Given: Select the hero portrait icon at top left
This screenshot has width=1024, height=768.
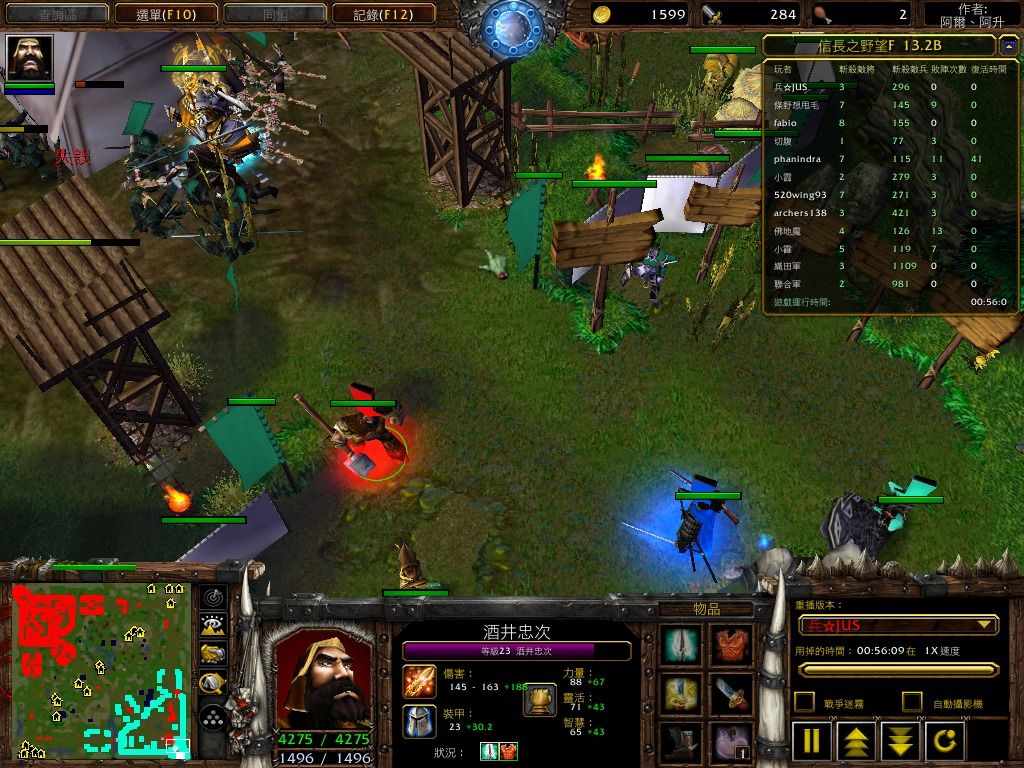Looking at the screenshot, I should coord(29,59).
